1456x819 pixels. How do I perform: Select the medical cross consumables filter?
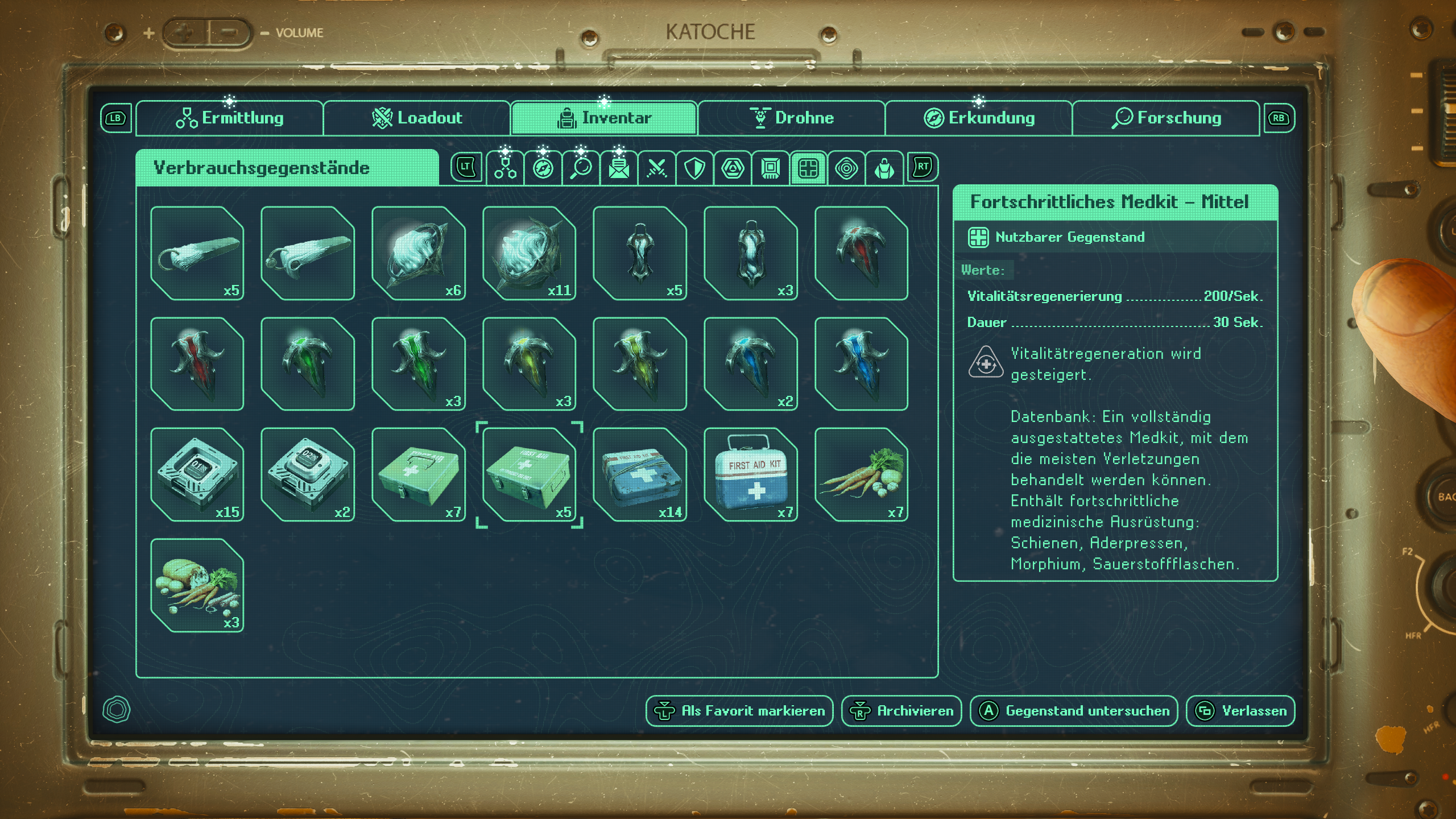(x=809, y=167)
